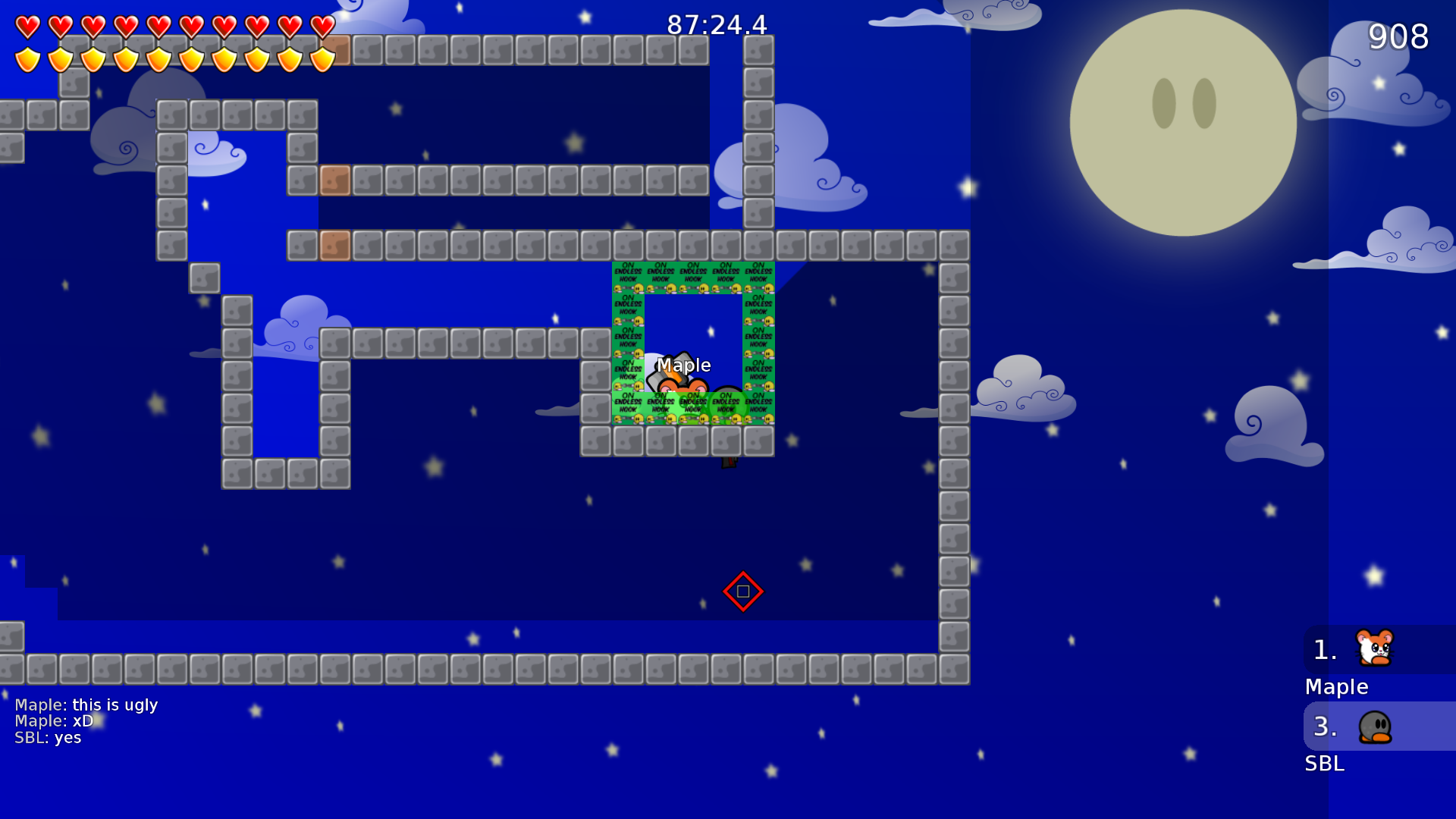1456x819 pixels.
Task: Click the message 'Maple: this is ugly'
Action: (x=86, y=704)
